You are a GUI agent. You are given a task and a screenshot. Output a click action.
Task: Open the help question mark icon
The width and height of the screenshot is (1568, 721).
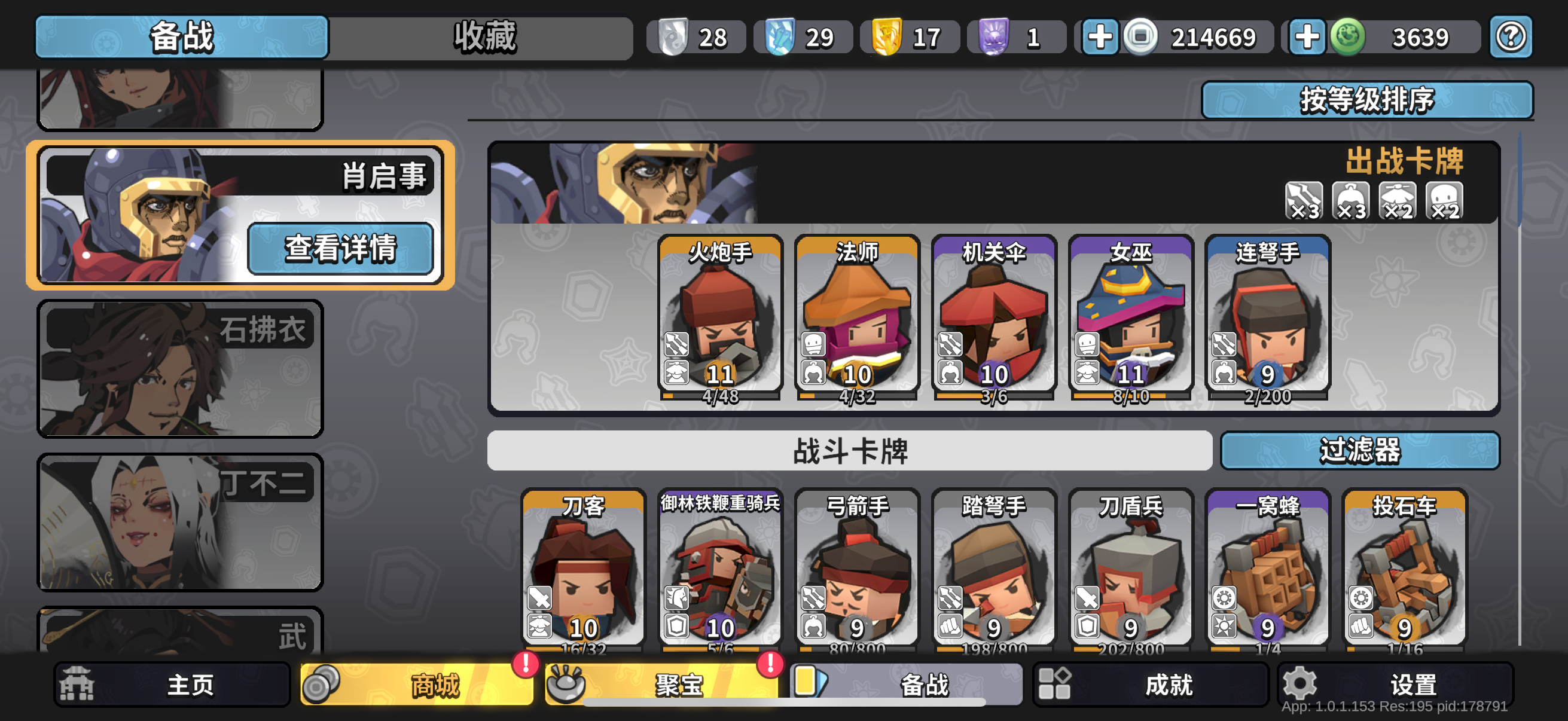[1510, 37]
